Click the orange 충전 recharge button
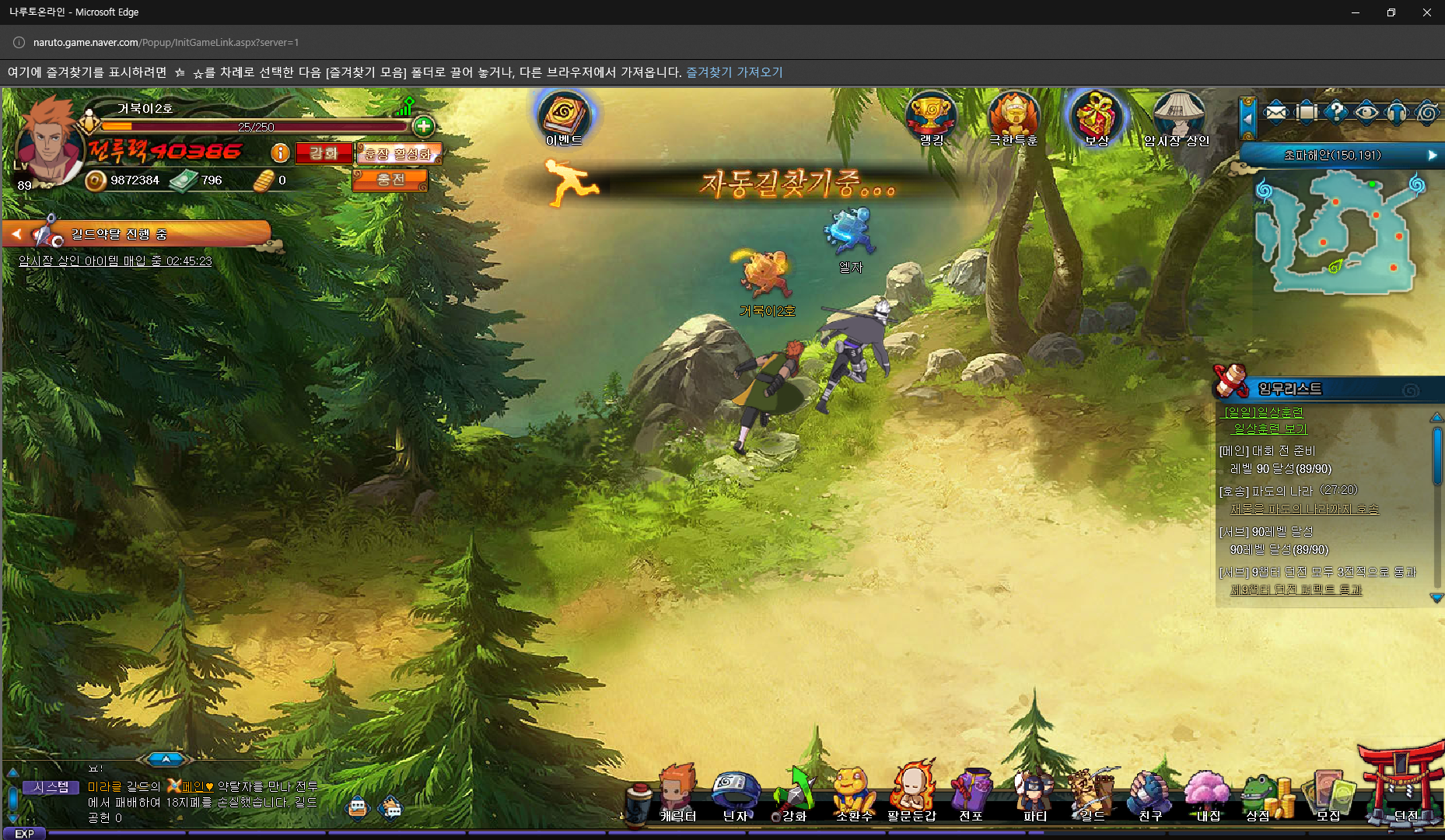This screenshot has height=840, width=1445. tap(390, 180)
